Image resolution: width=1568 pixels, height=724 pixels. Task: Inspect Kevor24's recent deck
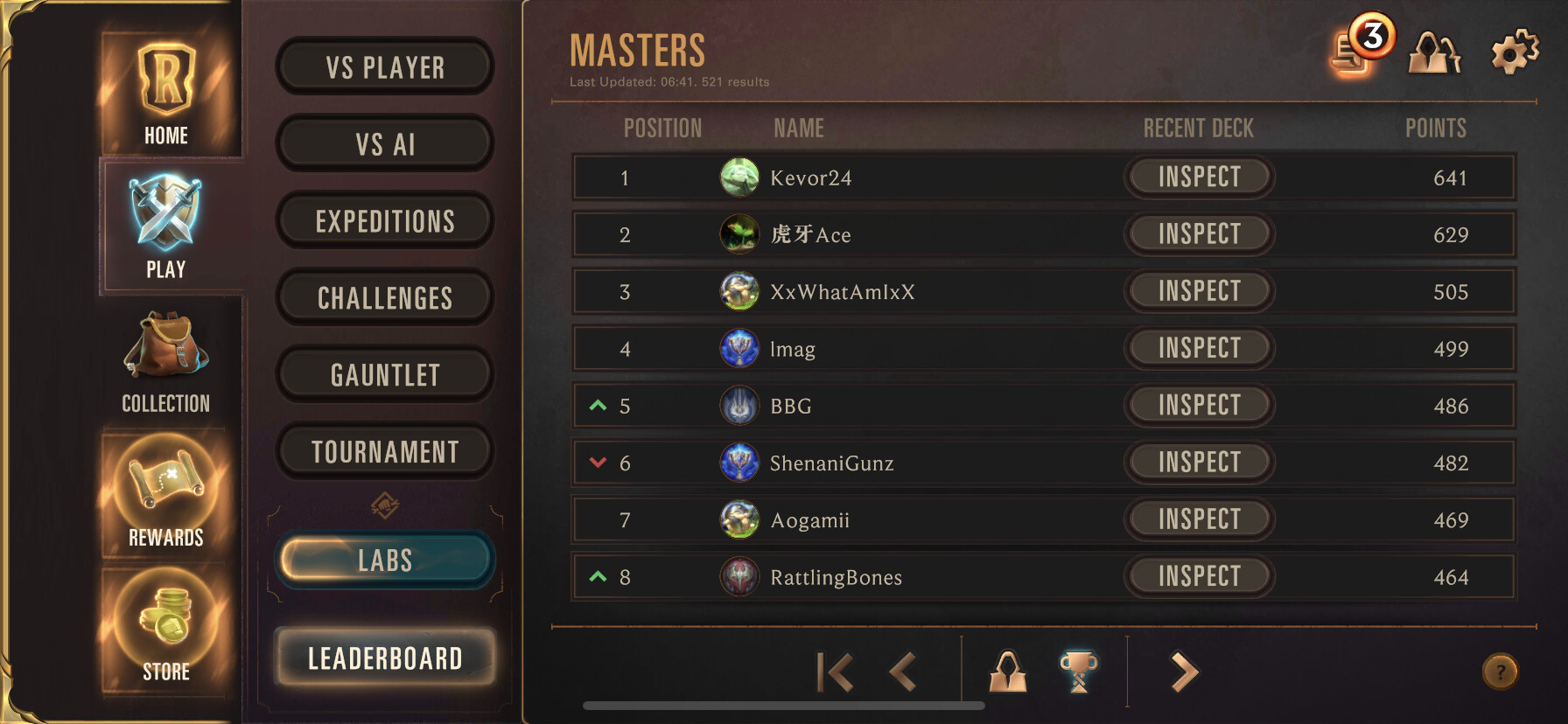tap(1199, 177)
